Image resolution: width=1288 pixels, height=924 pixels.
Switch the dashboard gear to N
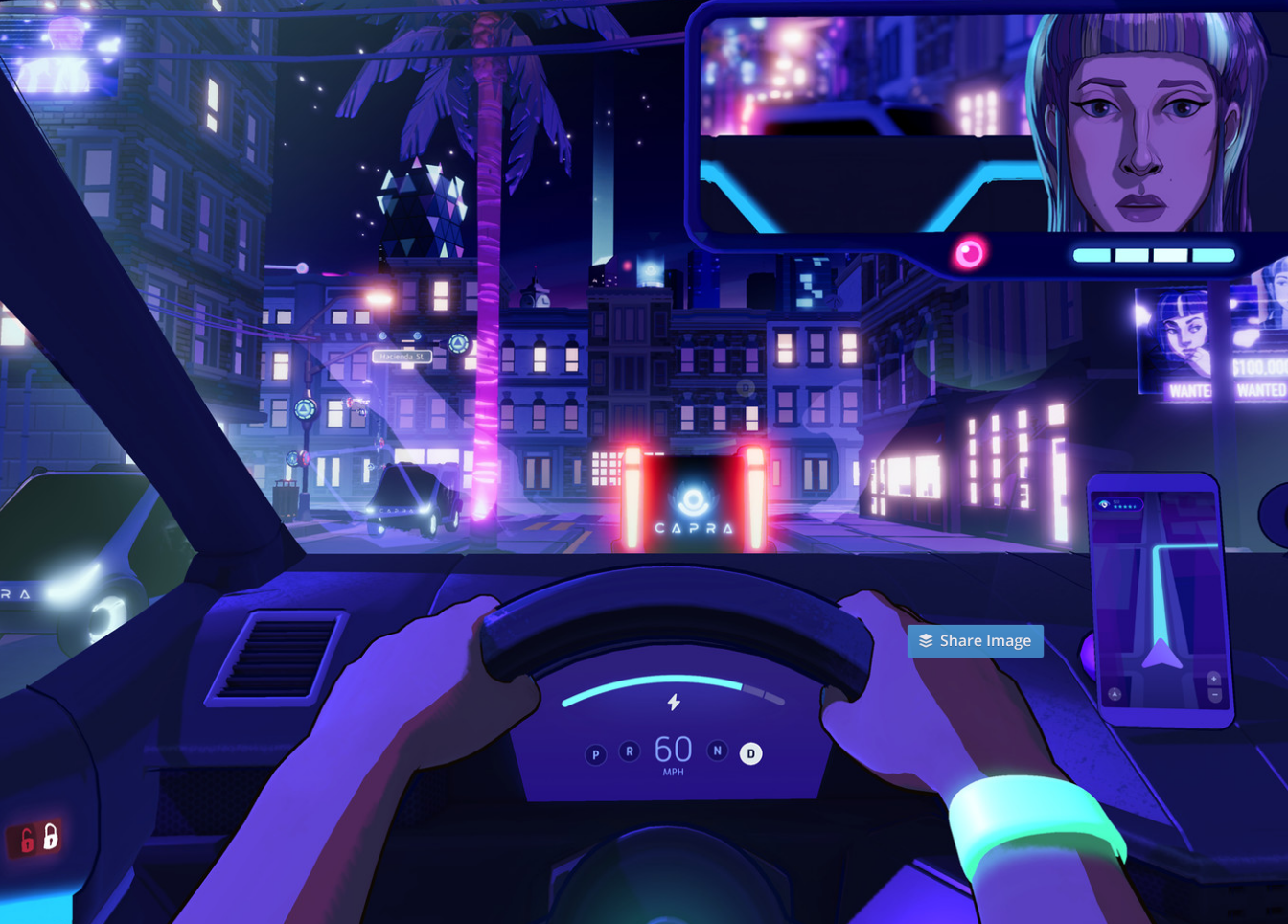pos(717,751)
